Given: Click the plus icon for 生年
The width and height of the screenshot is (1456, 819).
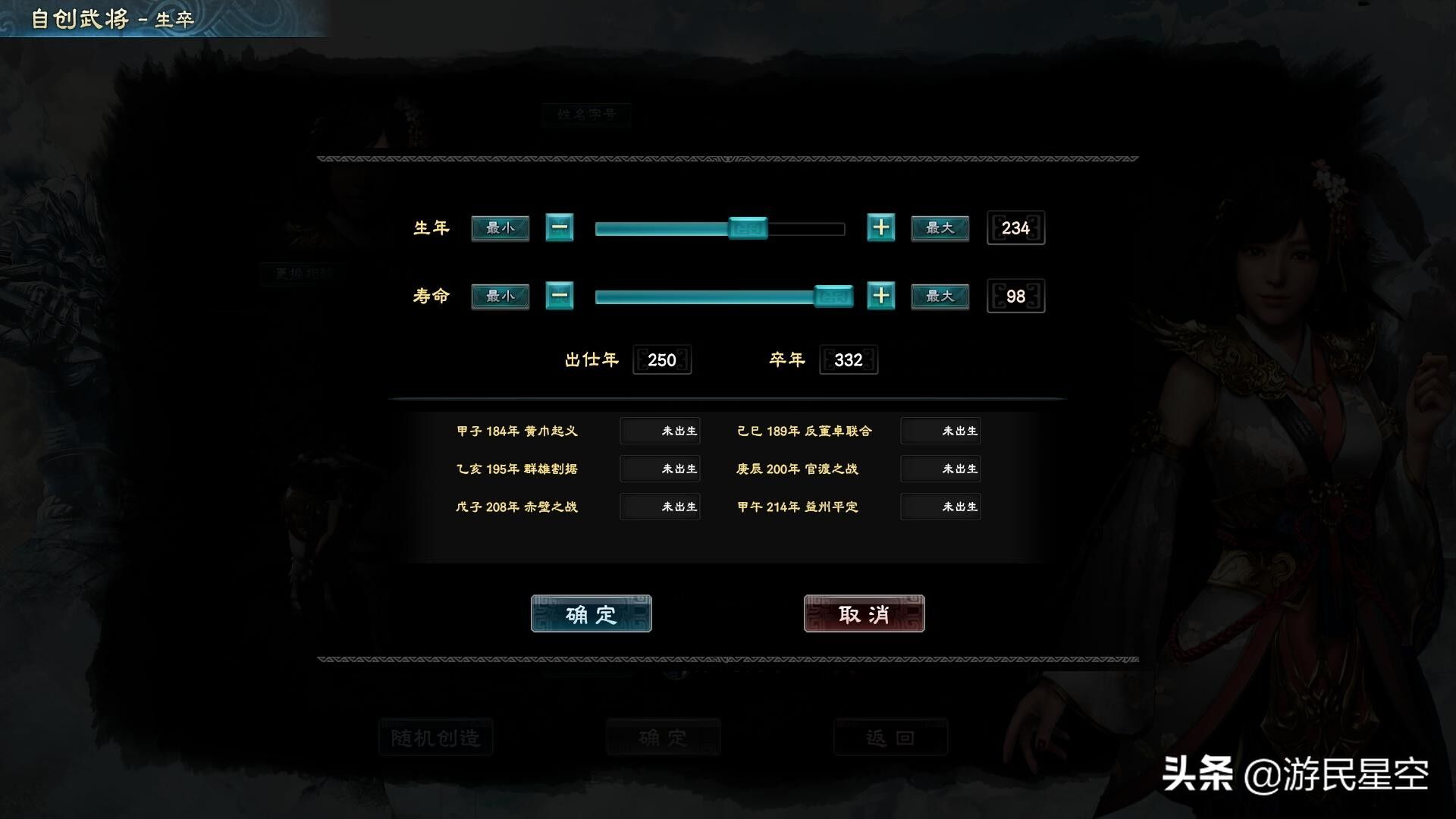Looking at the screenshot, I should [x=881, y=227].
